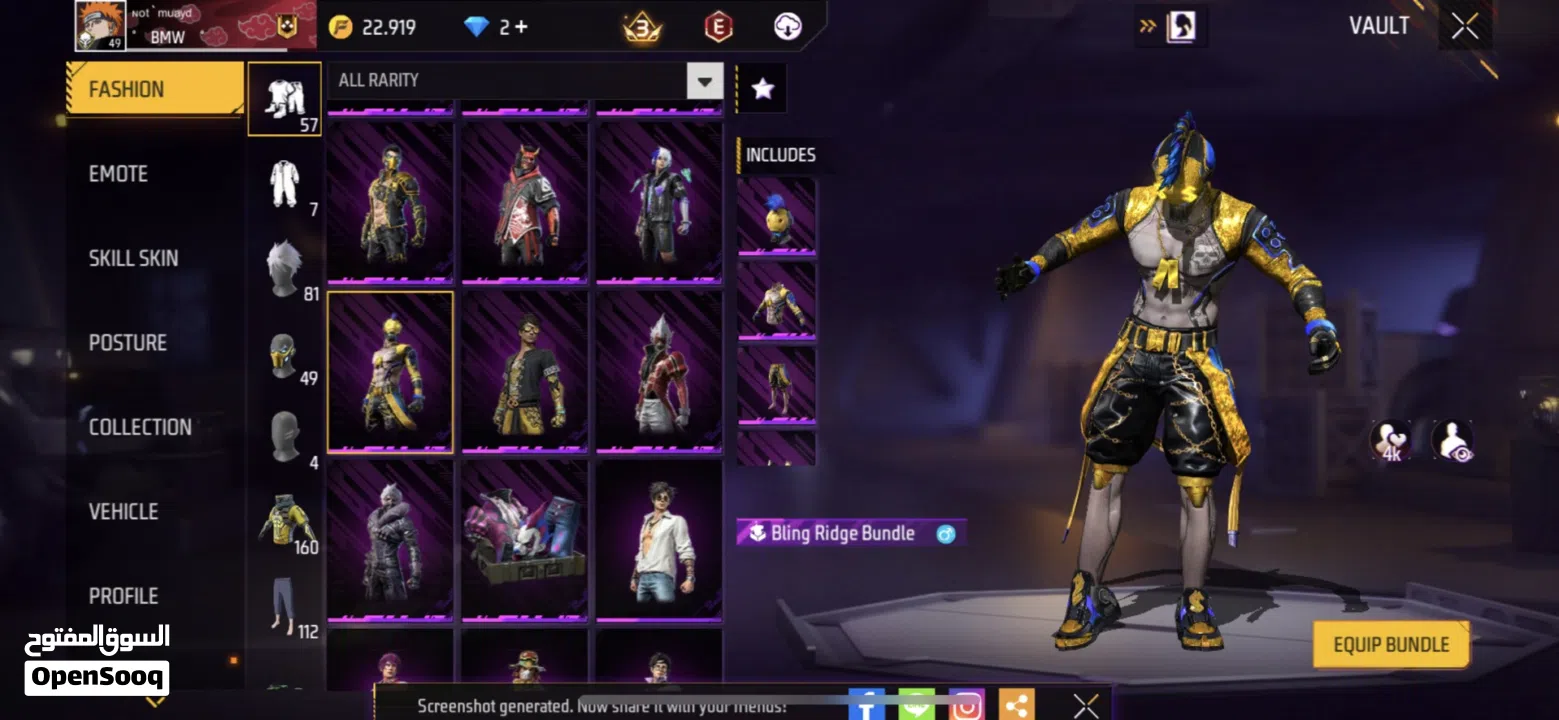Click the cloud save icon

click(x=786, y=26)
